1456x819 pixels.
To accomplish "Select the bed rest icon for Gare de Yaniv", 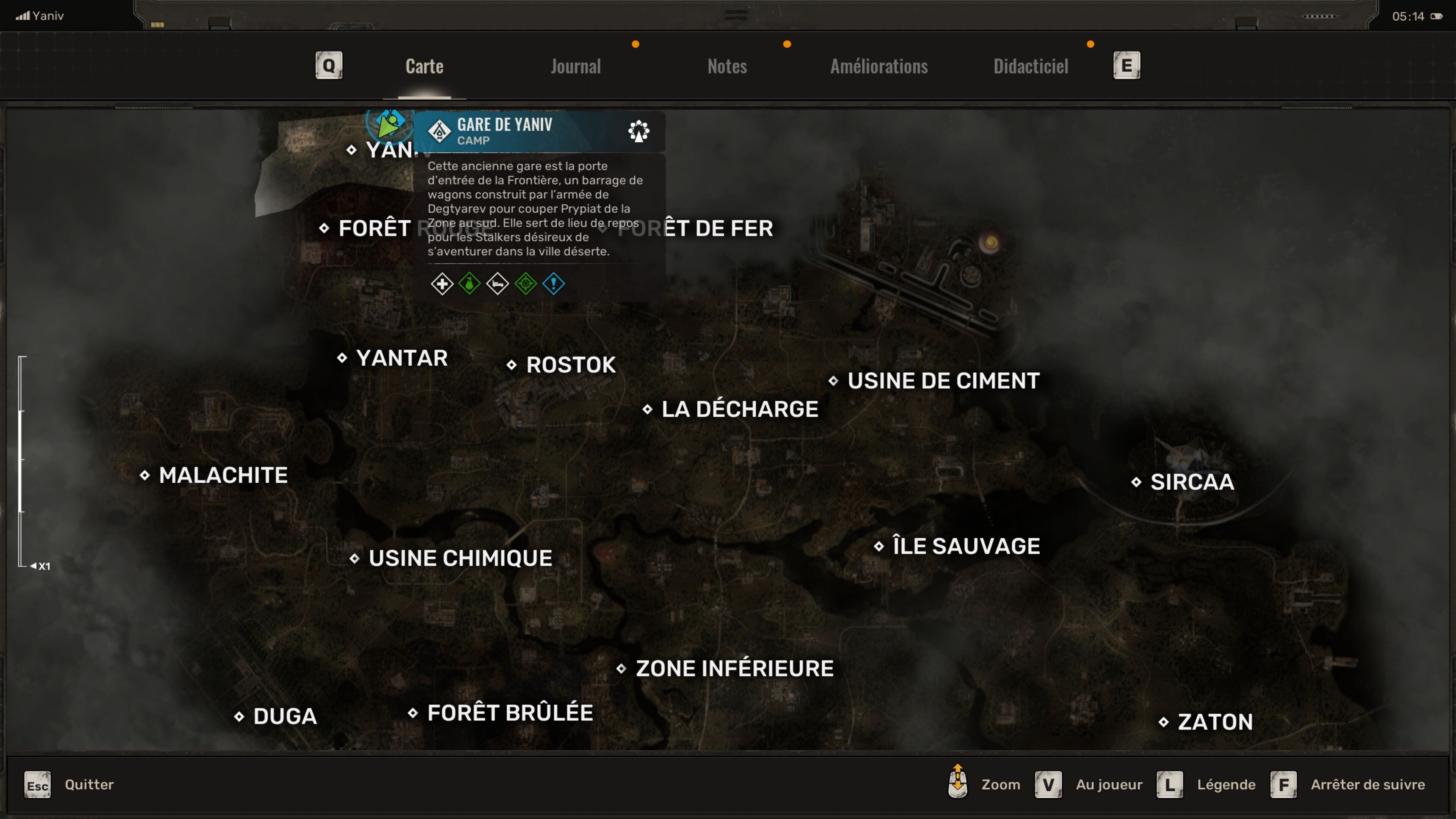I will [x=497, y=284].
